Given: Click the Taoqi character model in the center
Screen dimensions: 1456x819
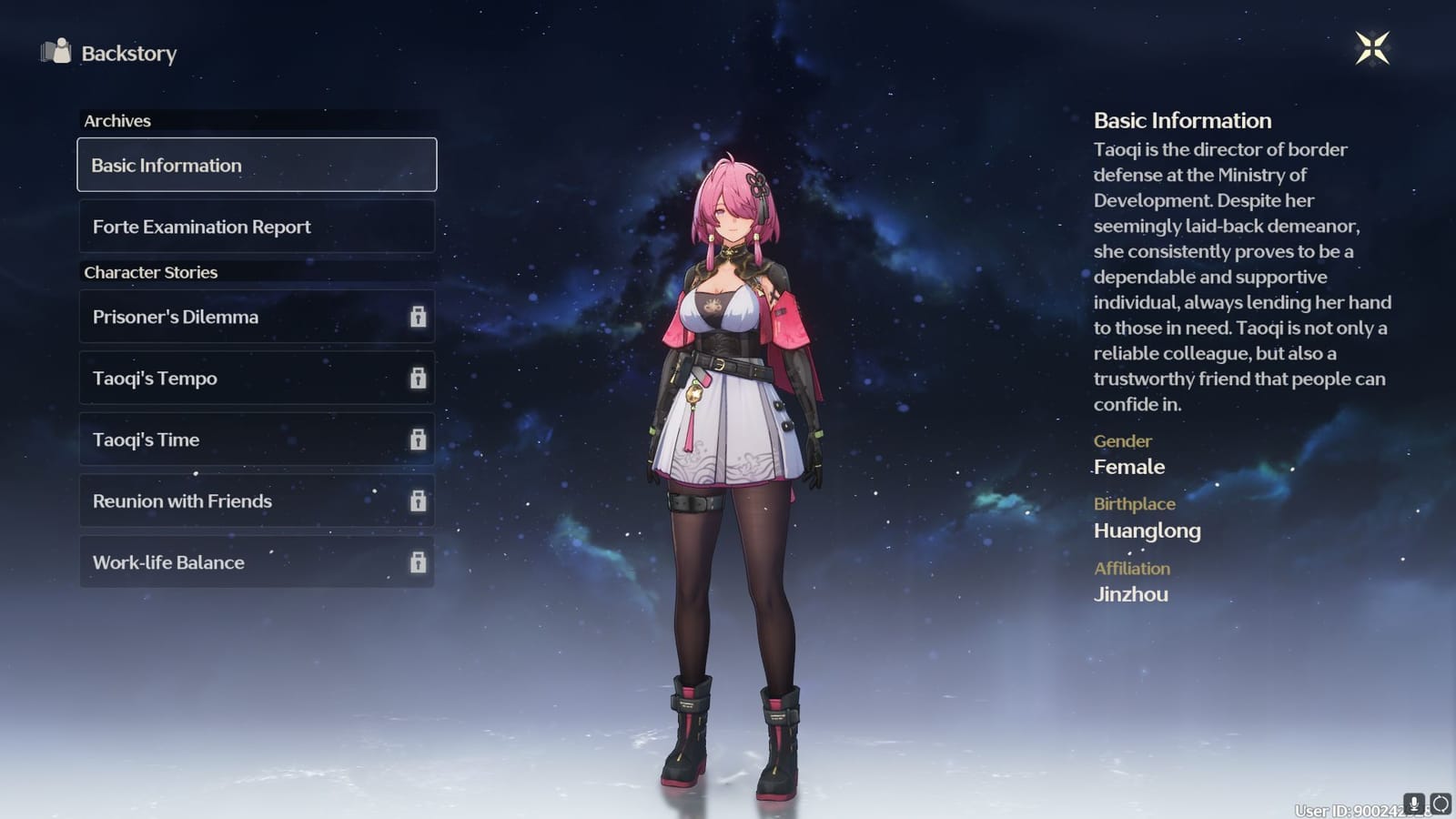Looking at the screenshot, I should (x=728, y=409).
